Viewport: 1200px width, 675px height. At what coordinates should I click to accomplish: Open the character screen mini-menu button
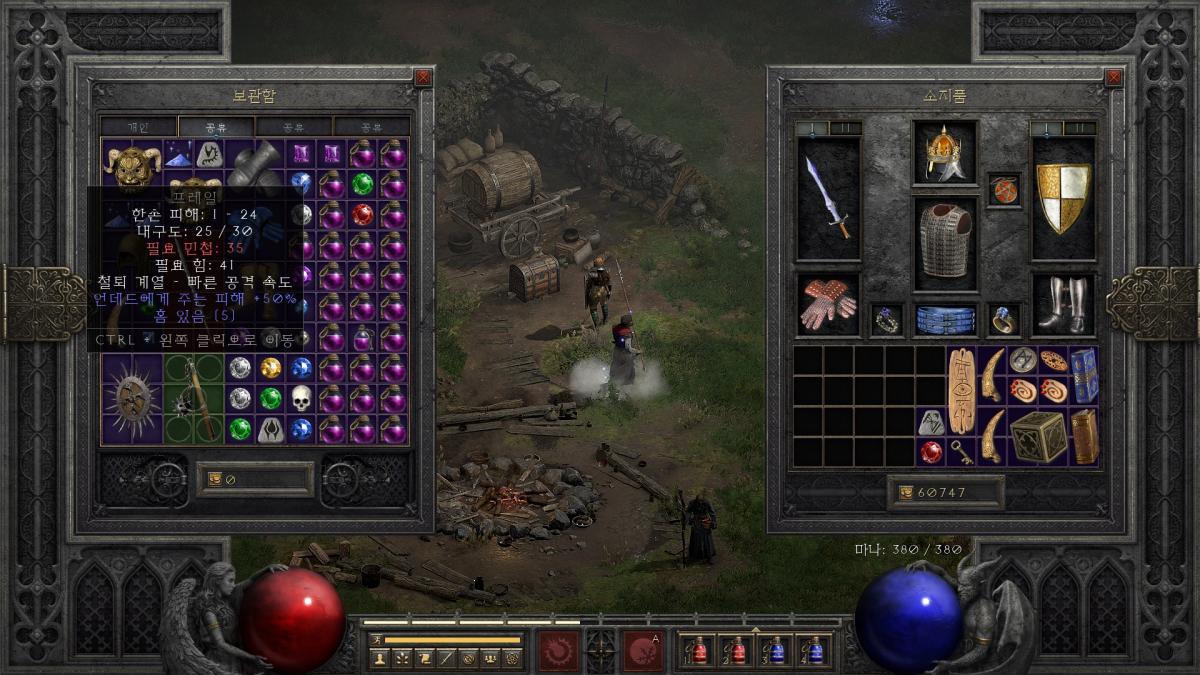(x=379, y=657)
